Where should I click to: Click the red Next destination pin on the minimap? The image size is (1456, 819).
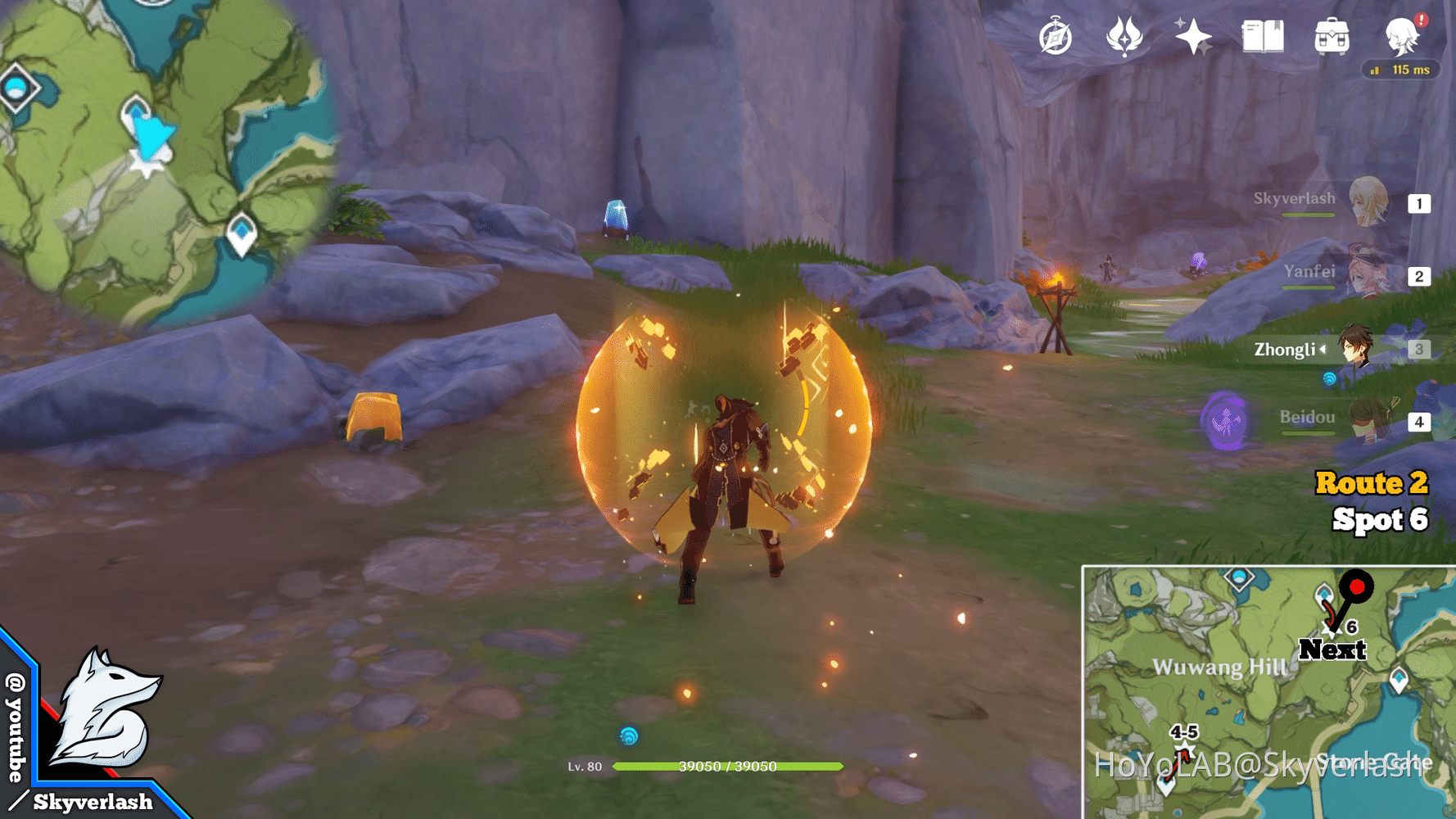1357,586
